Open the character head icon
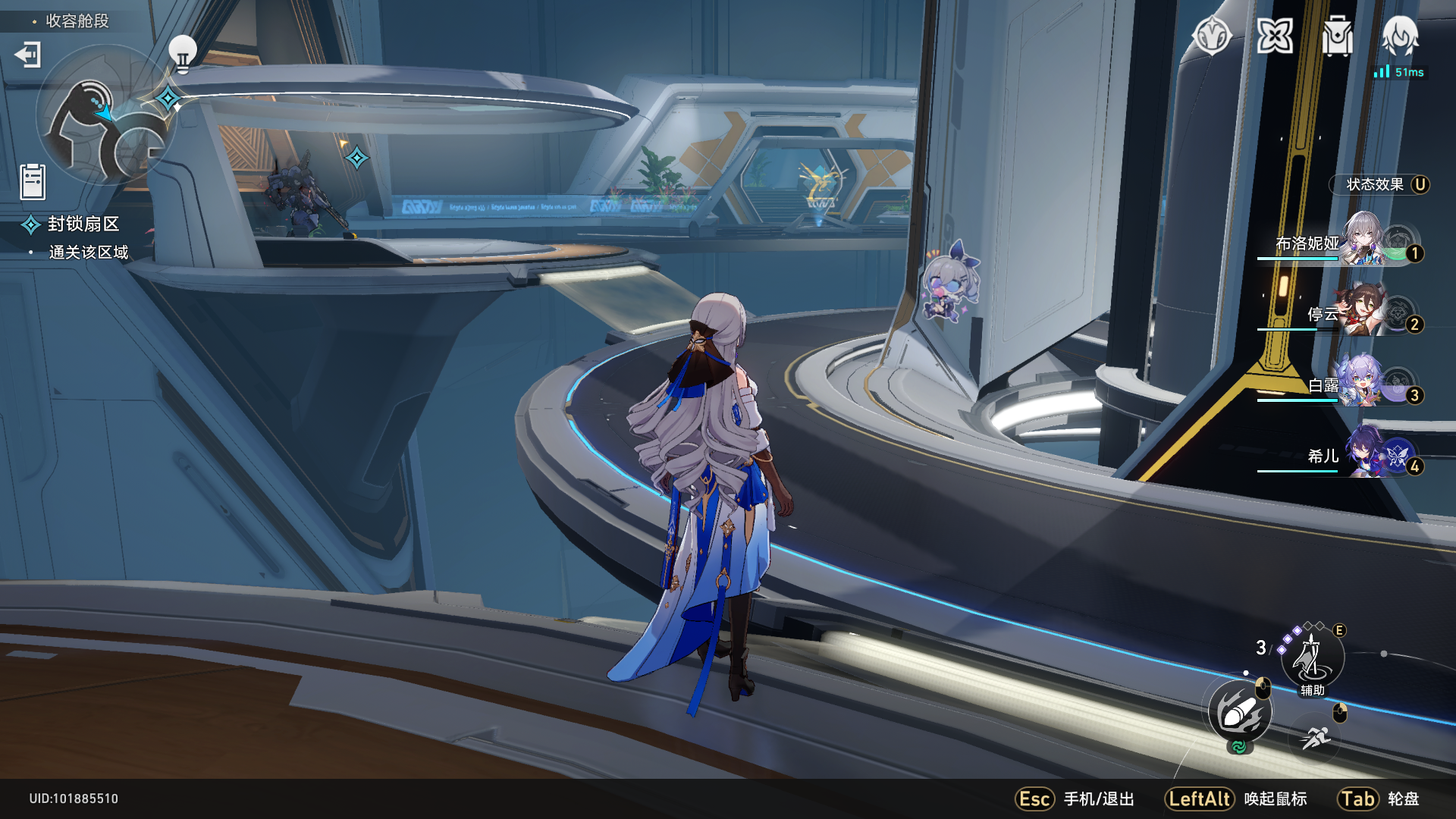Image resolution: width=1456 pixels, height=819 pixels. (x=1400, y=36)
